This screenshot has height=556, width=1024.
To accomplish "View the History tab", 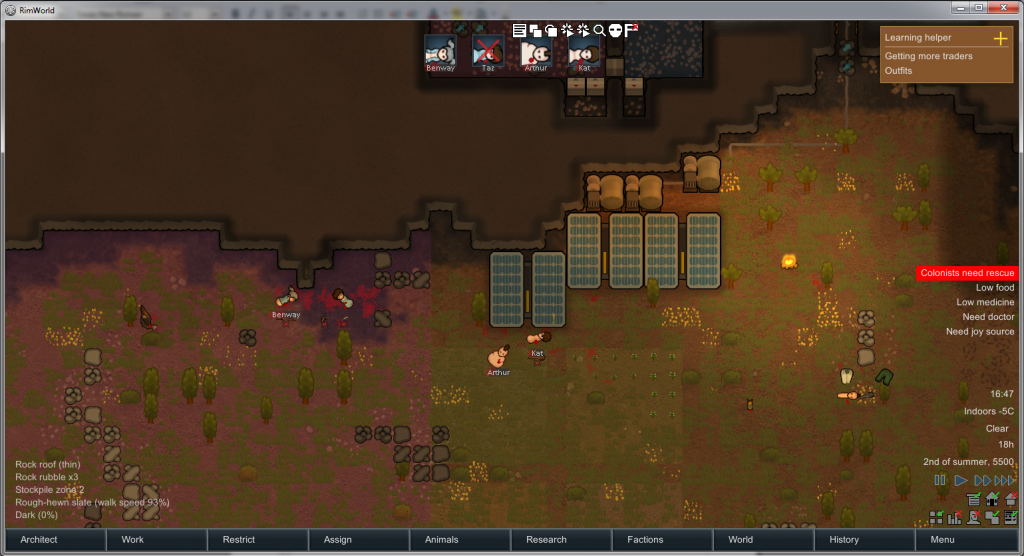I will (865, 540).
